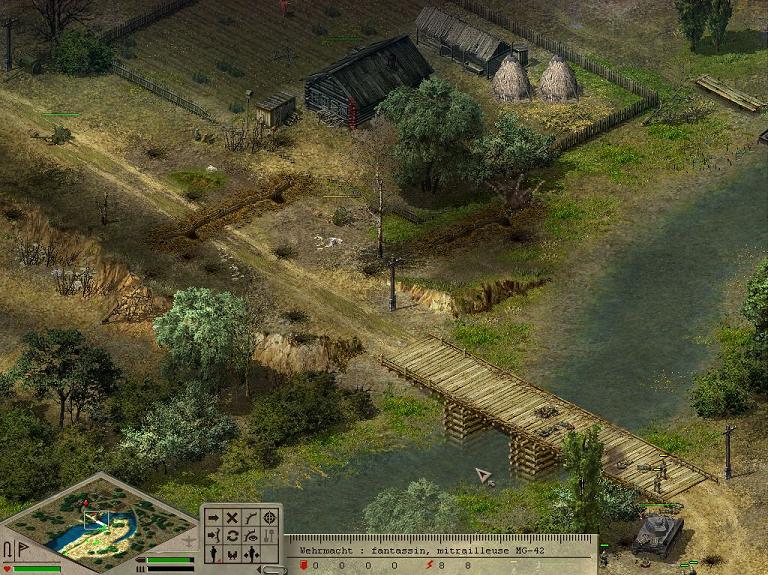
Task: Choose the curved path command icon
Action: 250,517
